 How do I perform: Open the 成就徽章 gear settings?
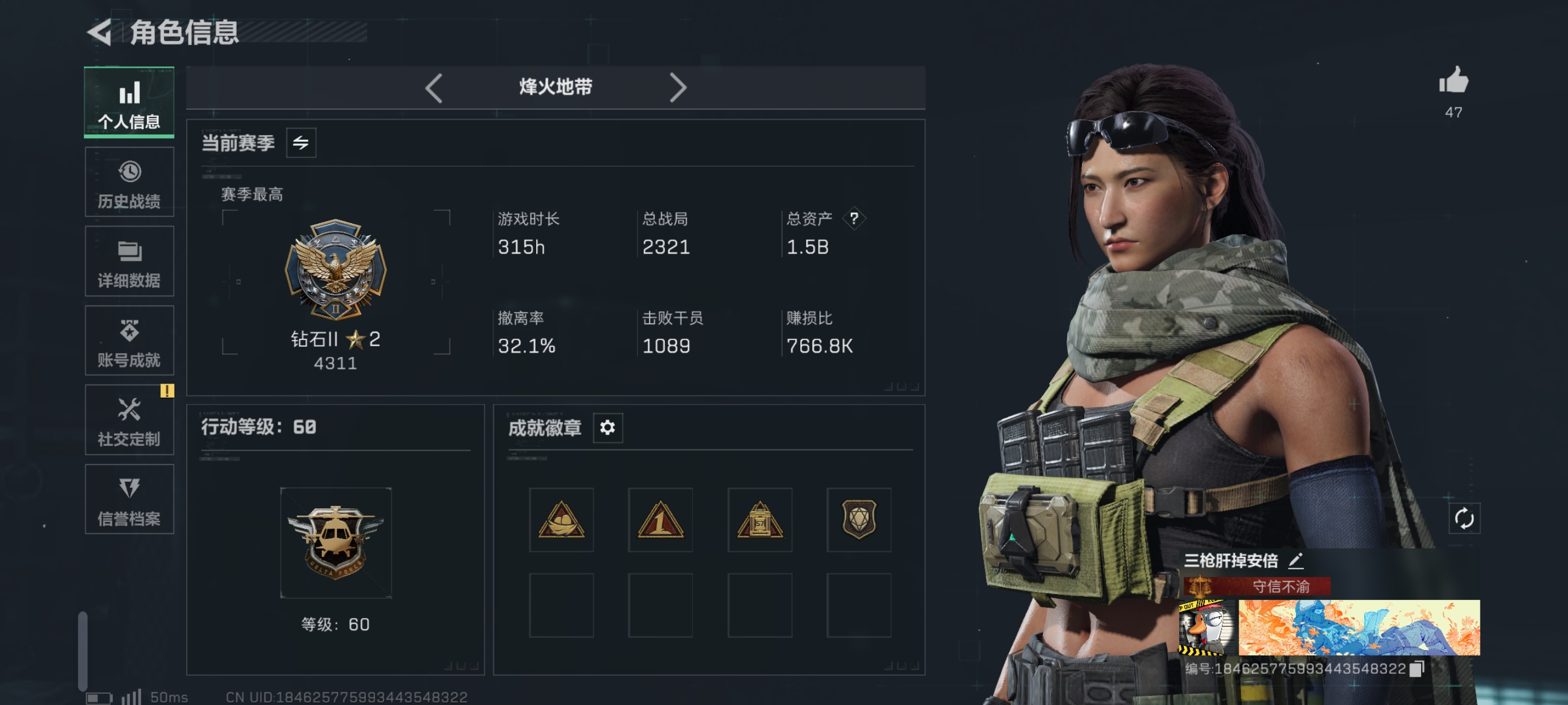click(607, 427)
